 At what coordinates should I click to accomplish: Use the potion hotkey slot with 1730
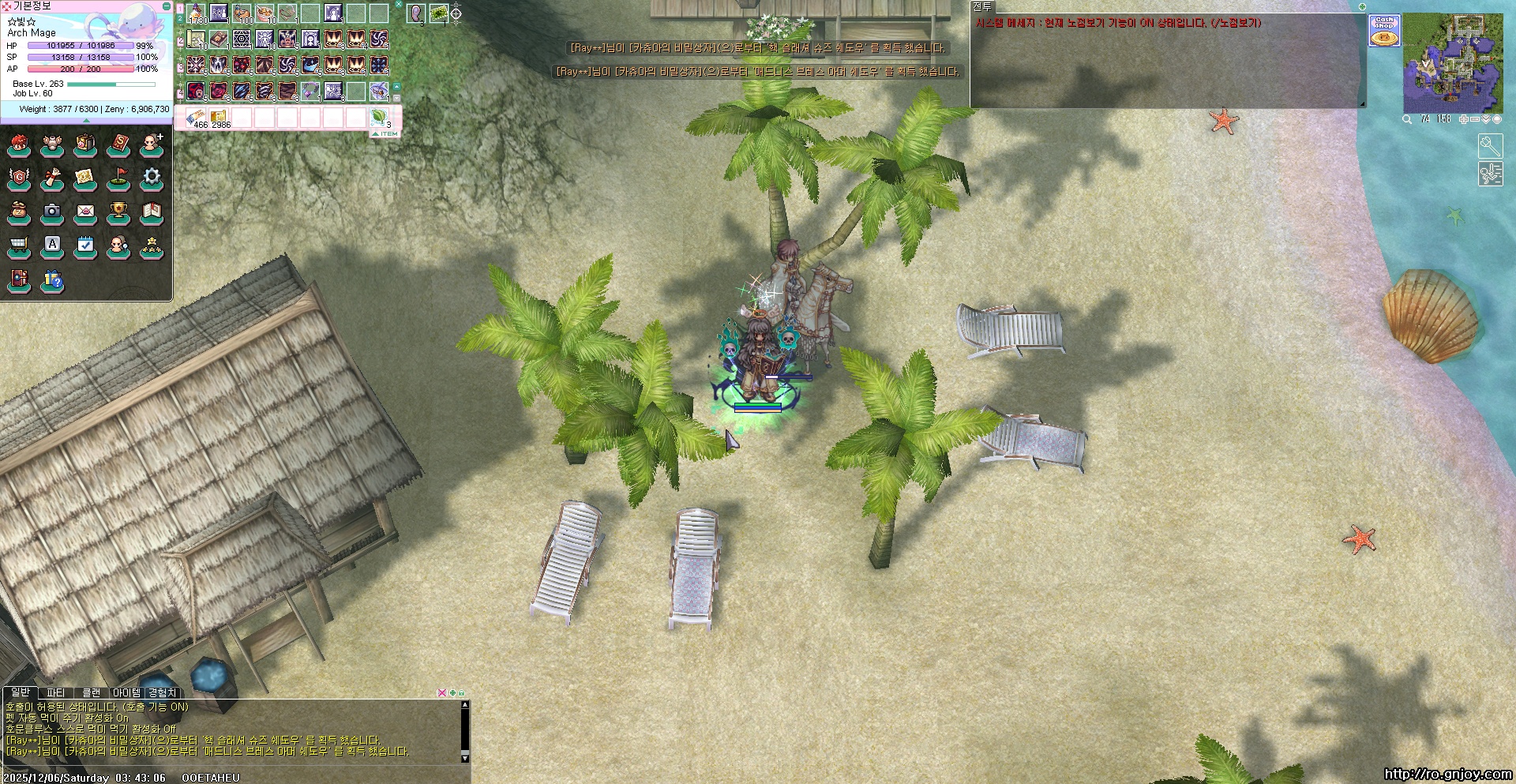tap(197, 13)
